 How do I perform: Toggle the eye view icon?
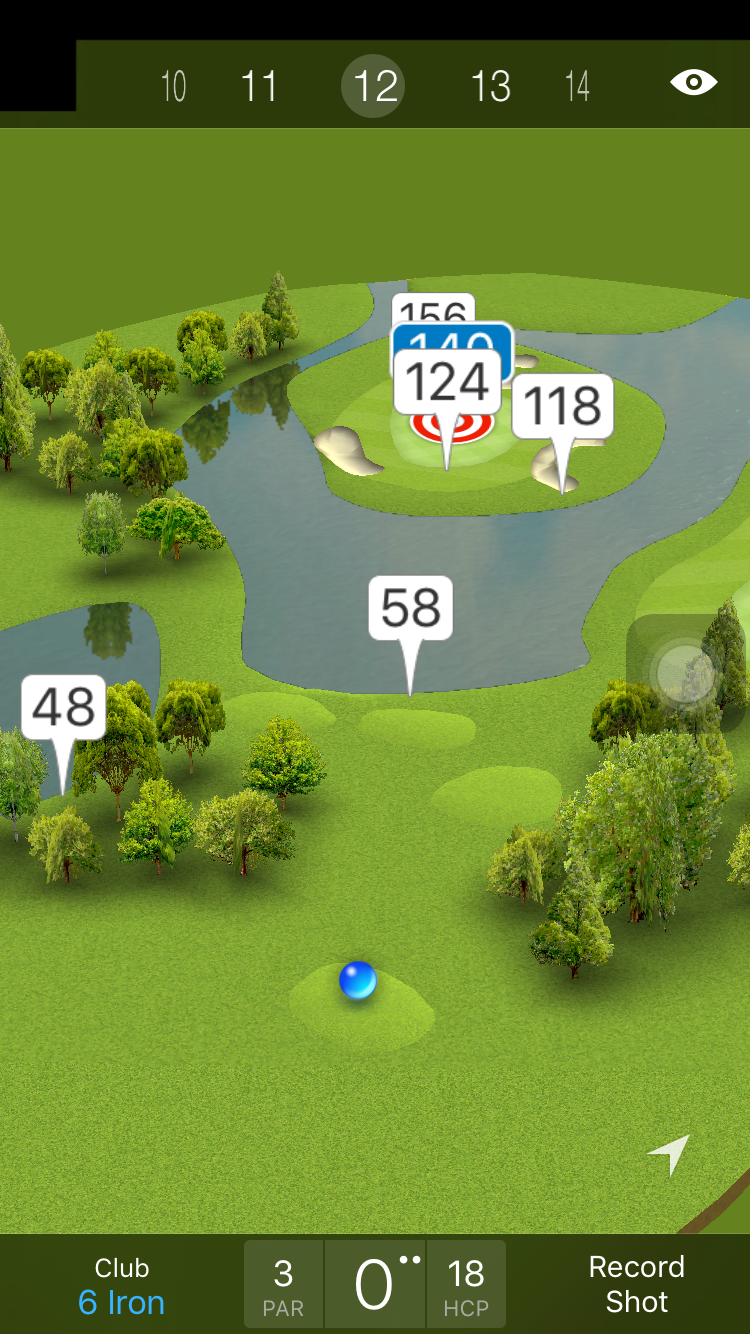pyautogui.click(x=693, y=82)
